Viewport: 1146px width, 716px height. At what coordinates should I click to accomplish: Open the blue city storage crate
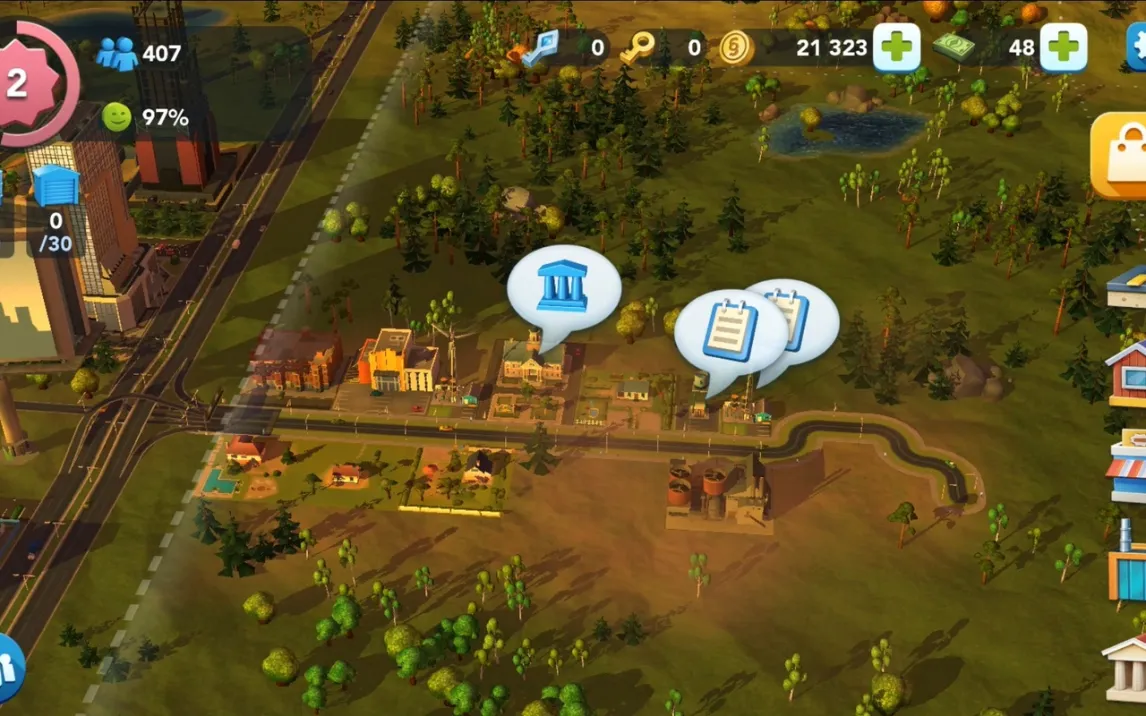55,187
